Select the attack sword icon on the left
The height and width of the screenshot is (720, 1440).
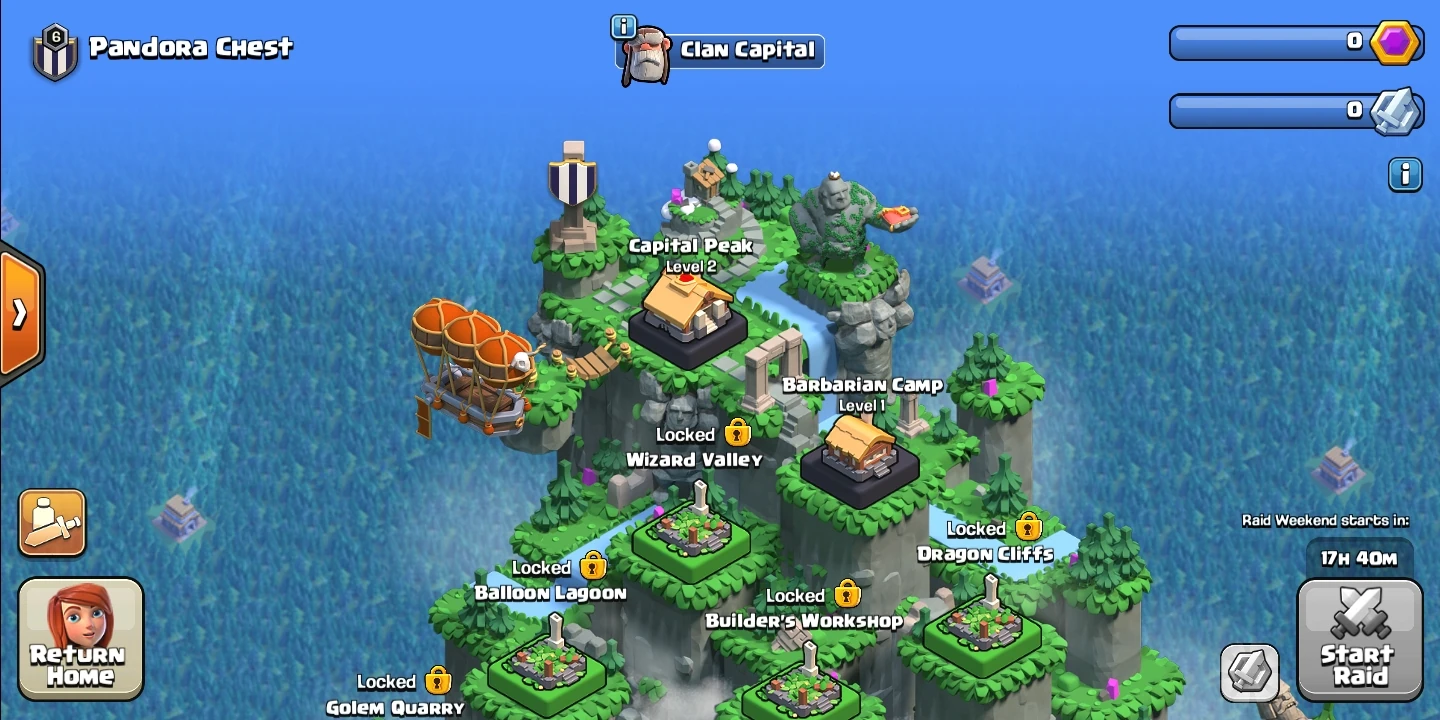51,522
